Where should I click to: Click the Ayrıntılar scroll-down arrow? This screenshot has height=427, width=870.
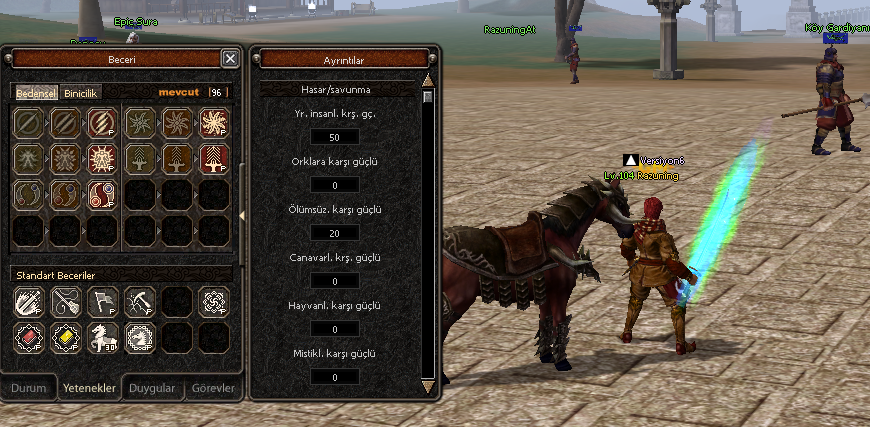tap(428, 385)
